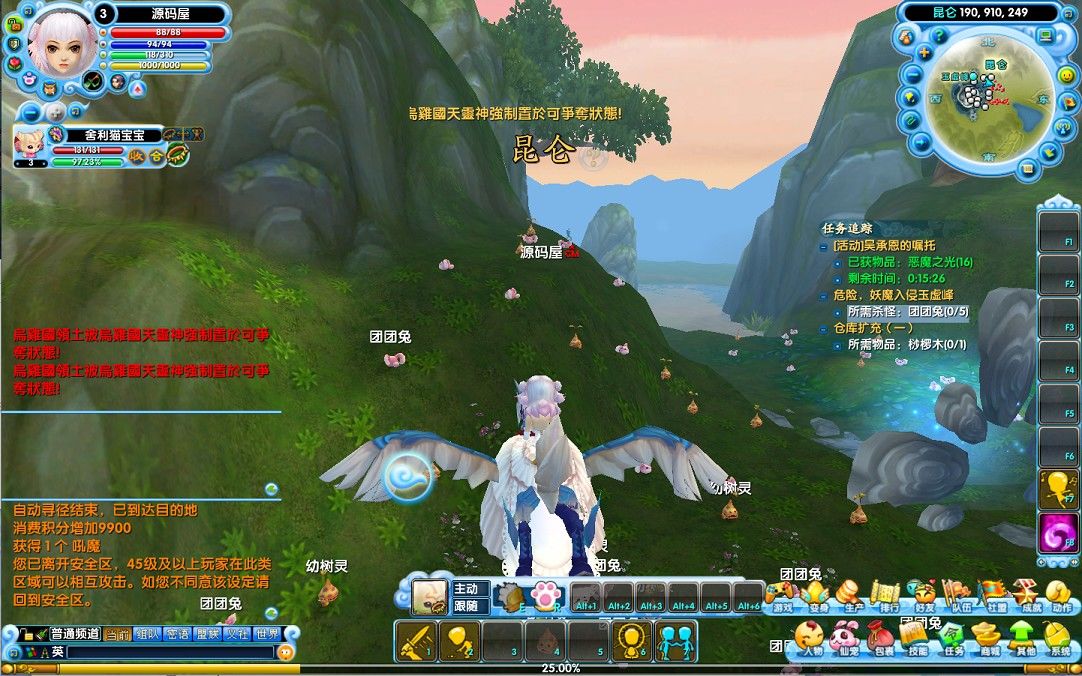Open the 好友 friends list
Viewport: 1082px width, 676px height.
click(923, 594)
